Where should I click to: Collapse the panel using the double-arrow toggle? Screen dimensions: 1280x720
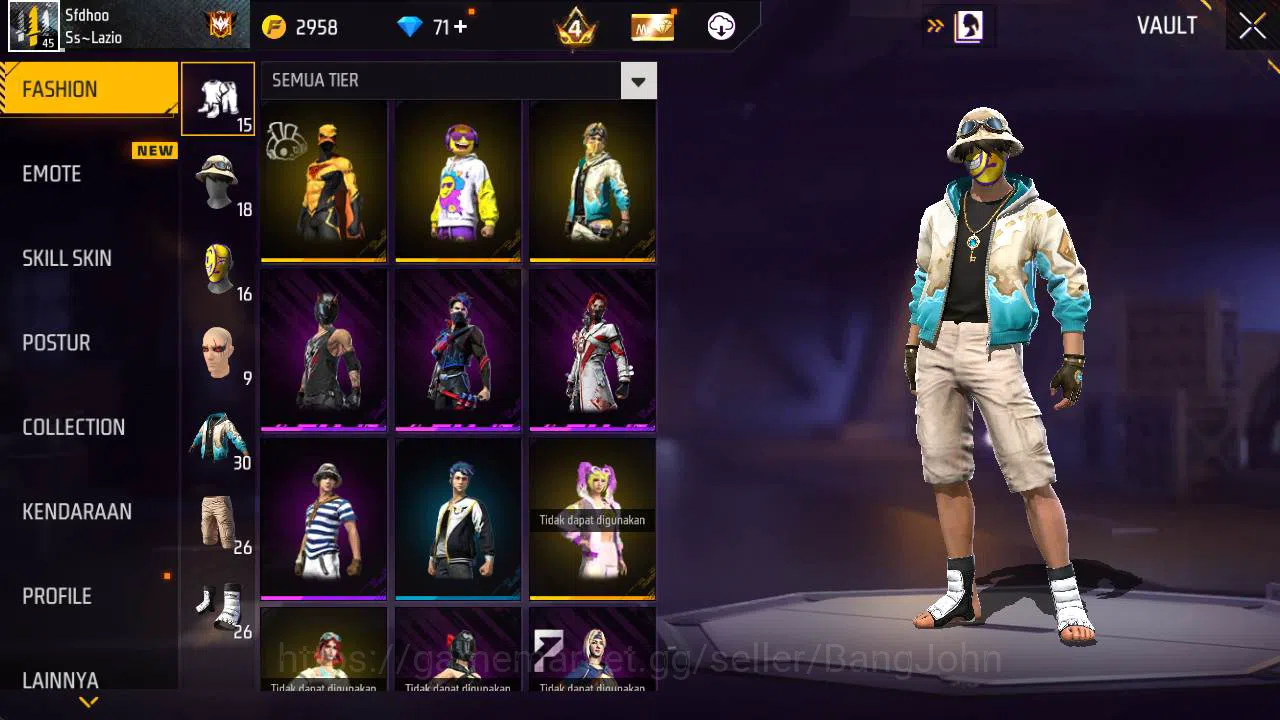pyautogui.click(x=934, y=26)
